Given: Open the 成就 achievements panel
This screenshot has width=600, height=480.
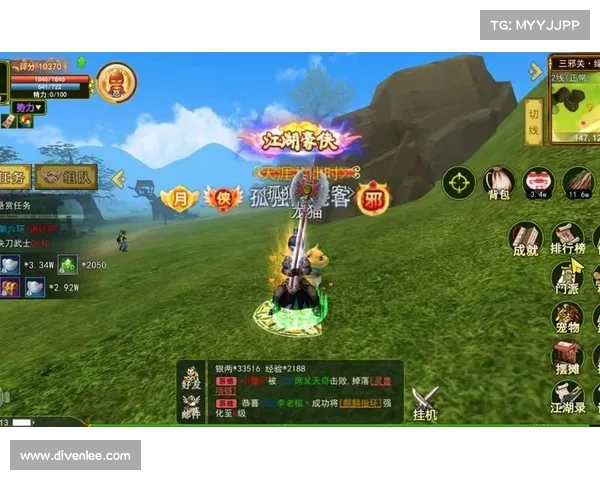Looking at the screenshot, I should 524,240.
